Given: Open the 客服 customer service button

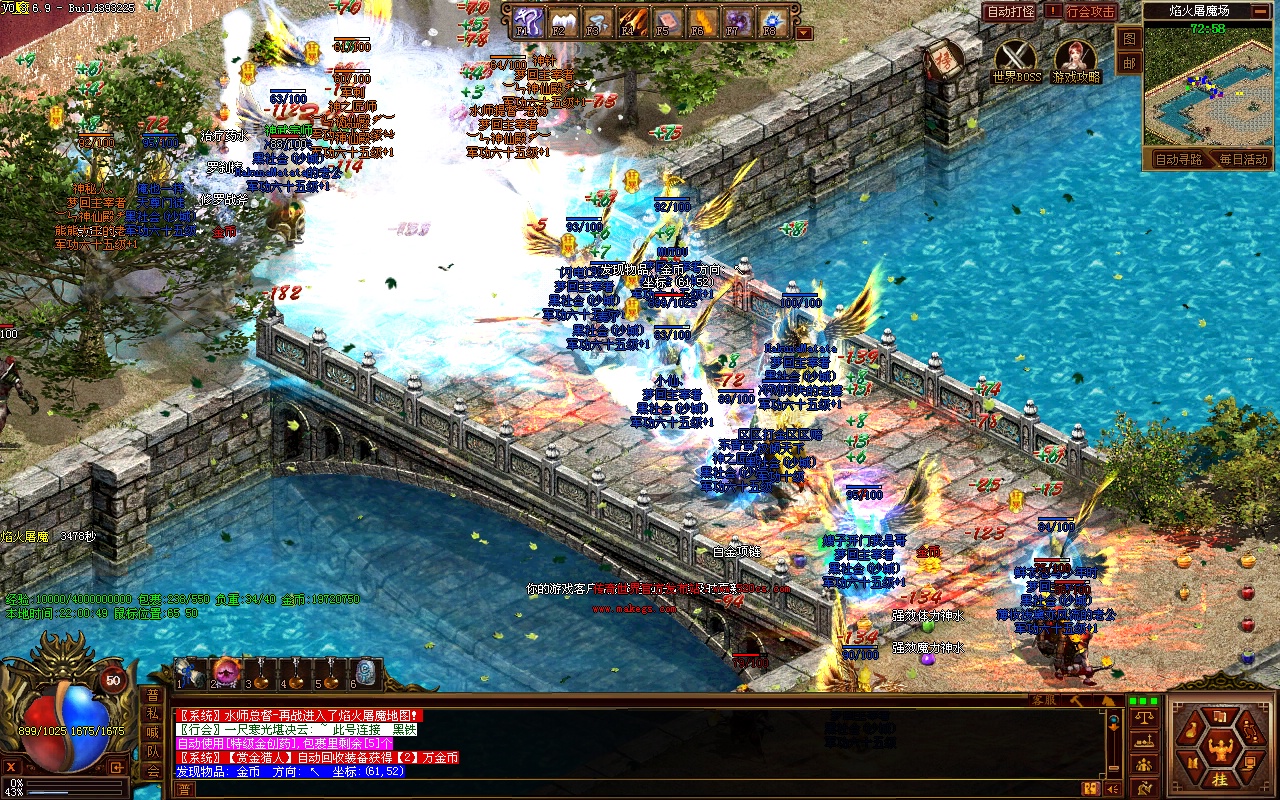Looking at the screenshot, I should 1044,701.
